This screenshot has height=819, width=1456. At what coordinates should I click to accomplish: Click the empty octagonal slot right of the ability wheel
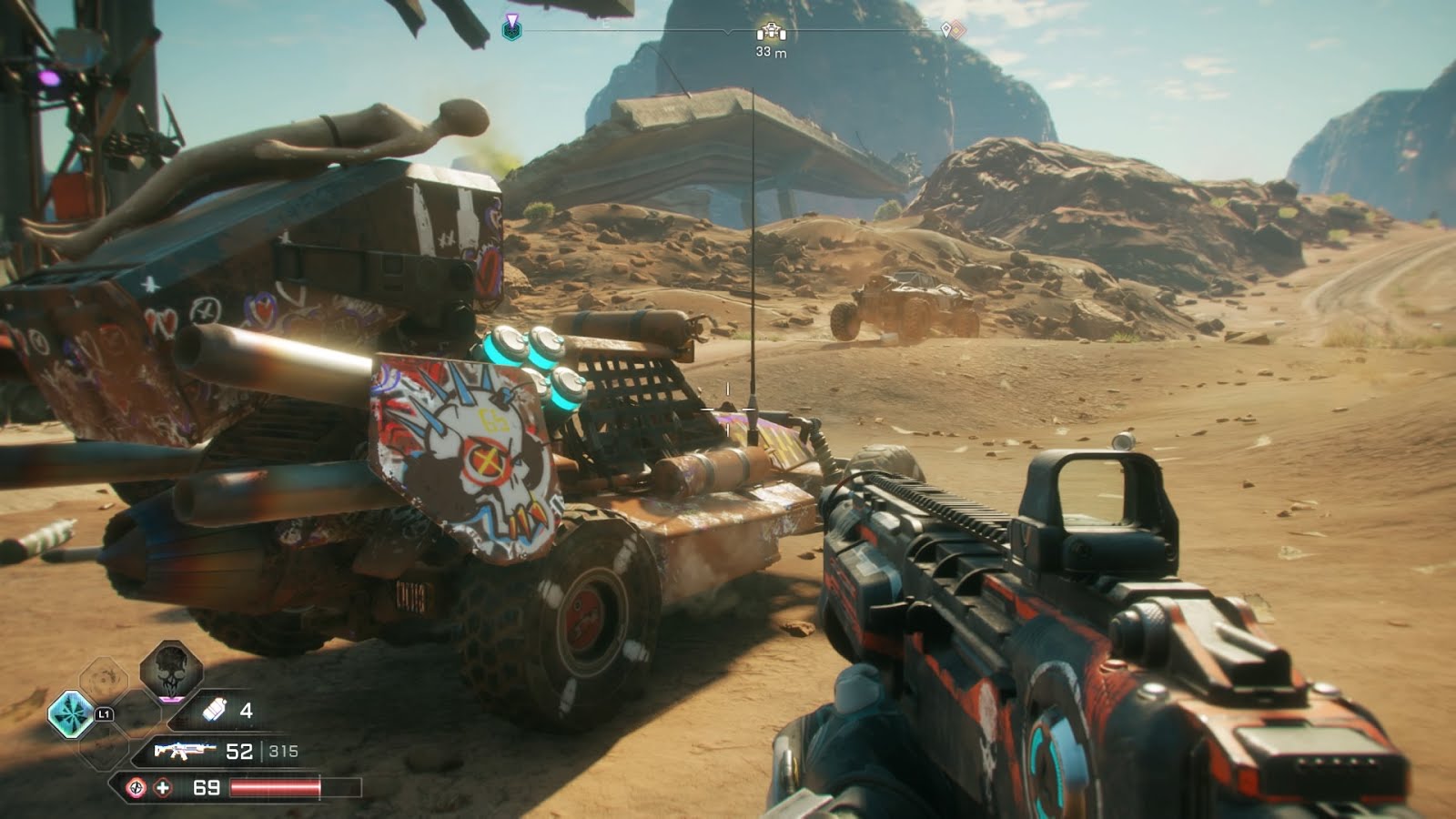[x=146, y=714]
